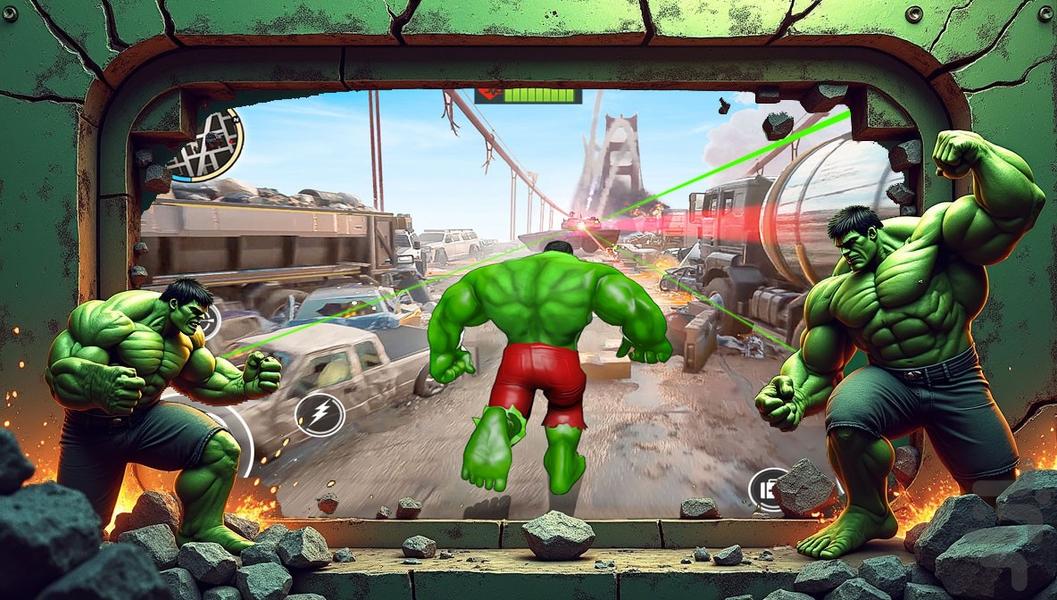Activate the lightning bolt ability
1057x600 pixels.
click(x=320, y=413)
